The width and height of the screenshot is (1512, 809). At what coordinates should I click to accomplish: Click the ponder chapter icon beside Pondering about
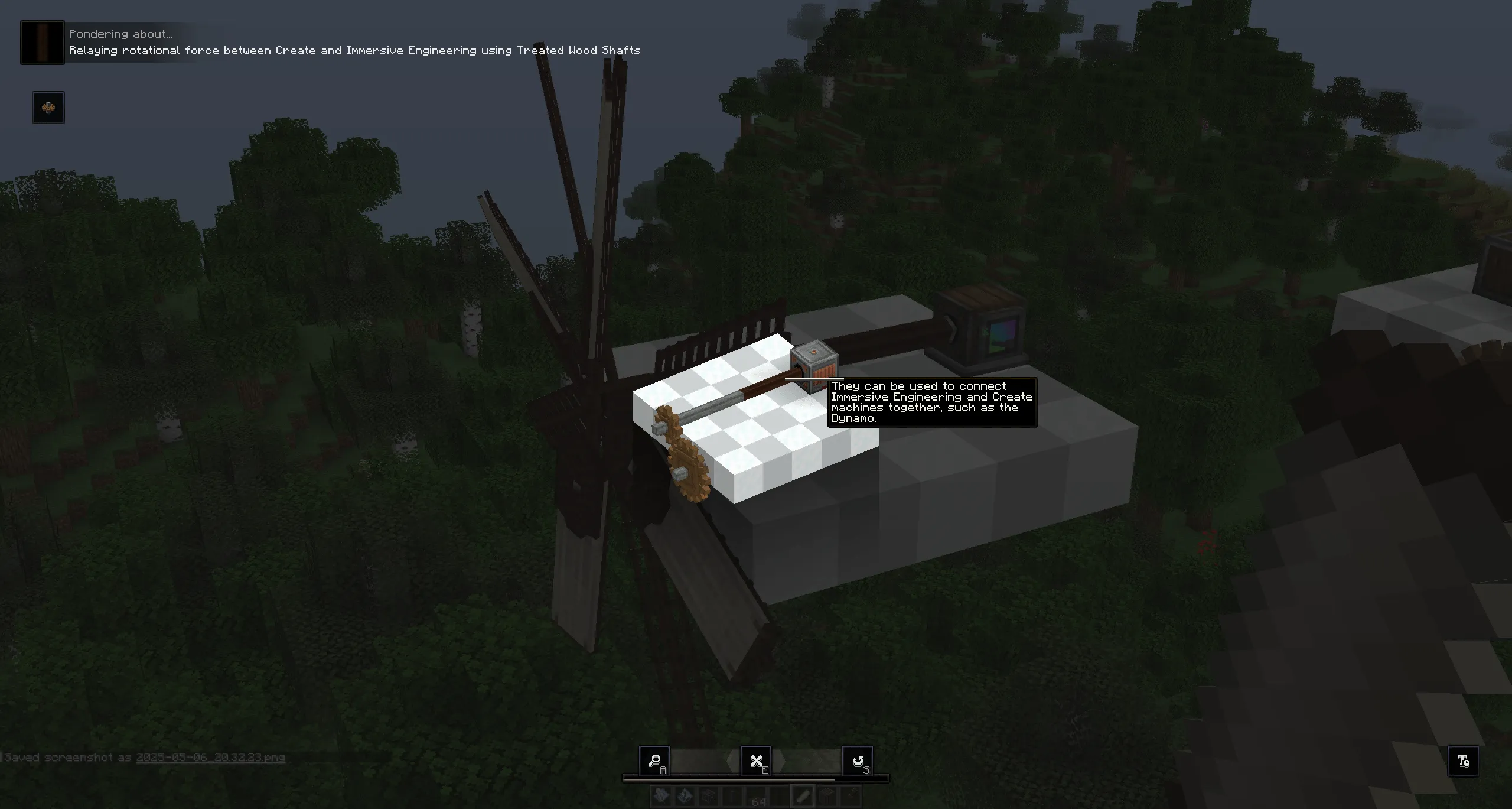[41, 42]
